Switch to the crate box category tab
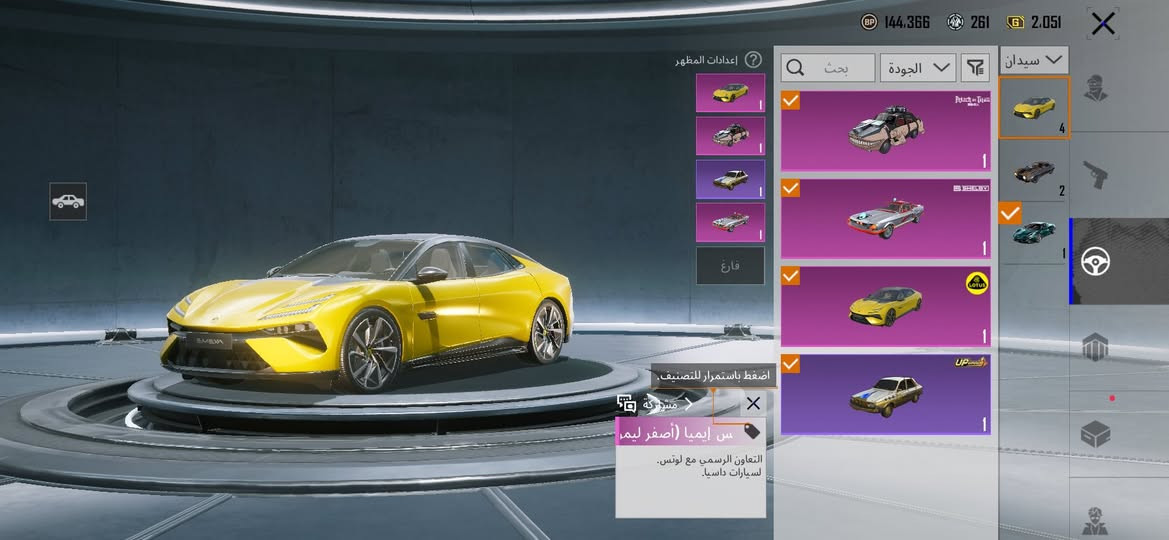This screenshot has height=540, width=1169. coord(1095,434)
